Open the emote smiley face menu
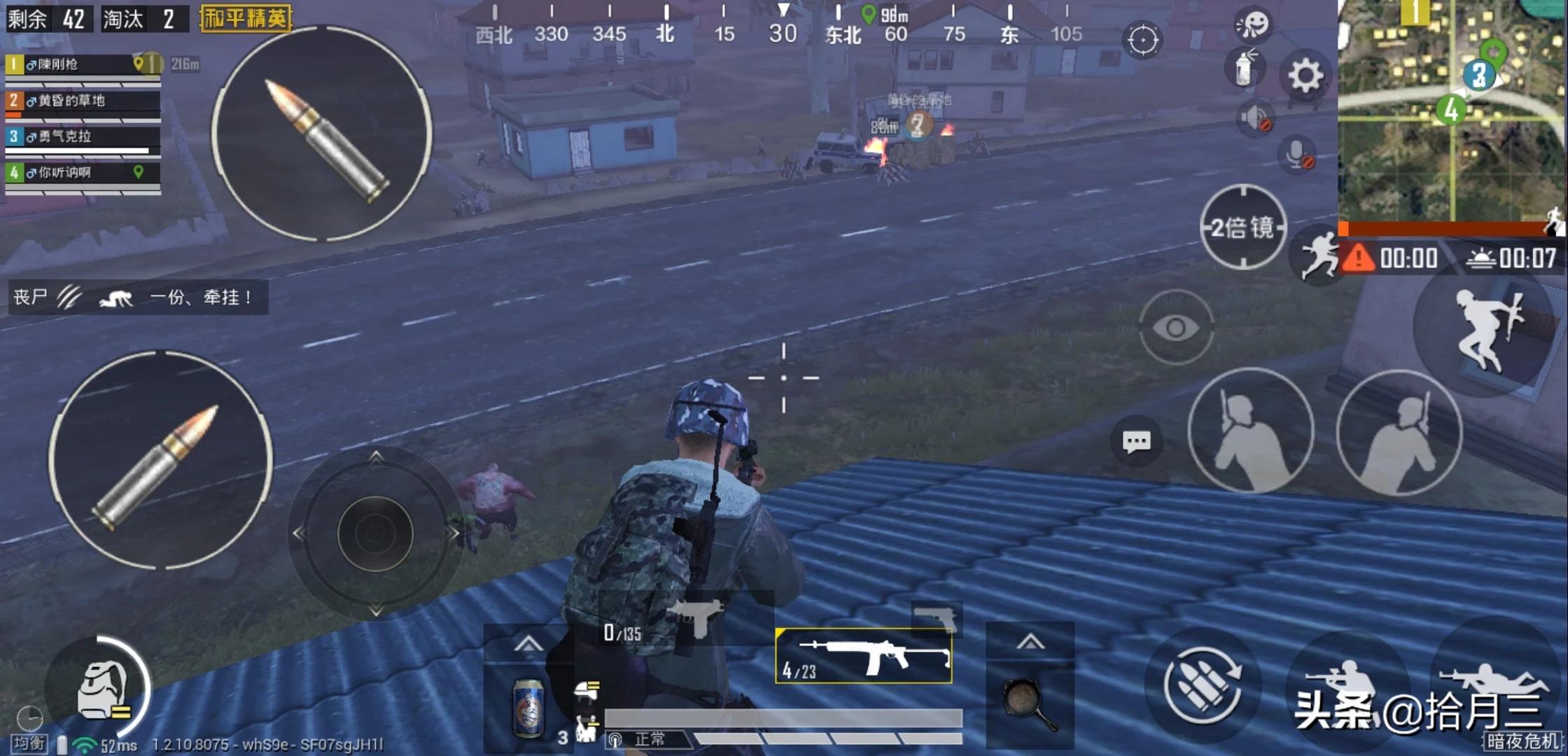The width and height of the screenshot is (1568, 756). (x=1253, y=24)
